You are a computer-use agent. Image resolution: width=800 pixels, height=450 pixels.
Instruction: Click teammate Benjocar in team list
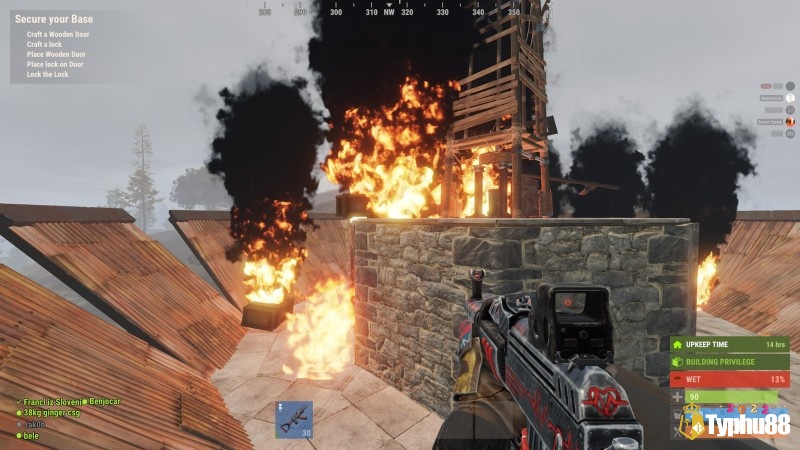pos(104,401)
